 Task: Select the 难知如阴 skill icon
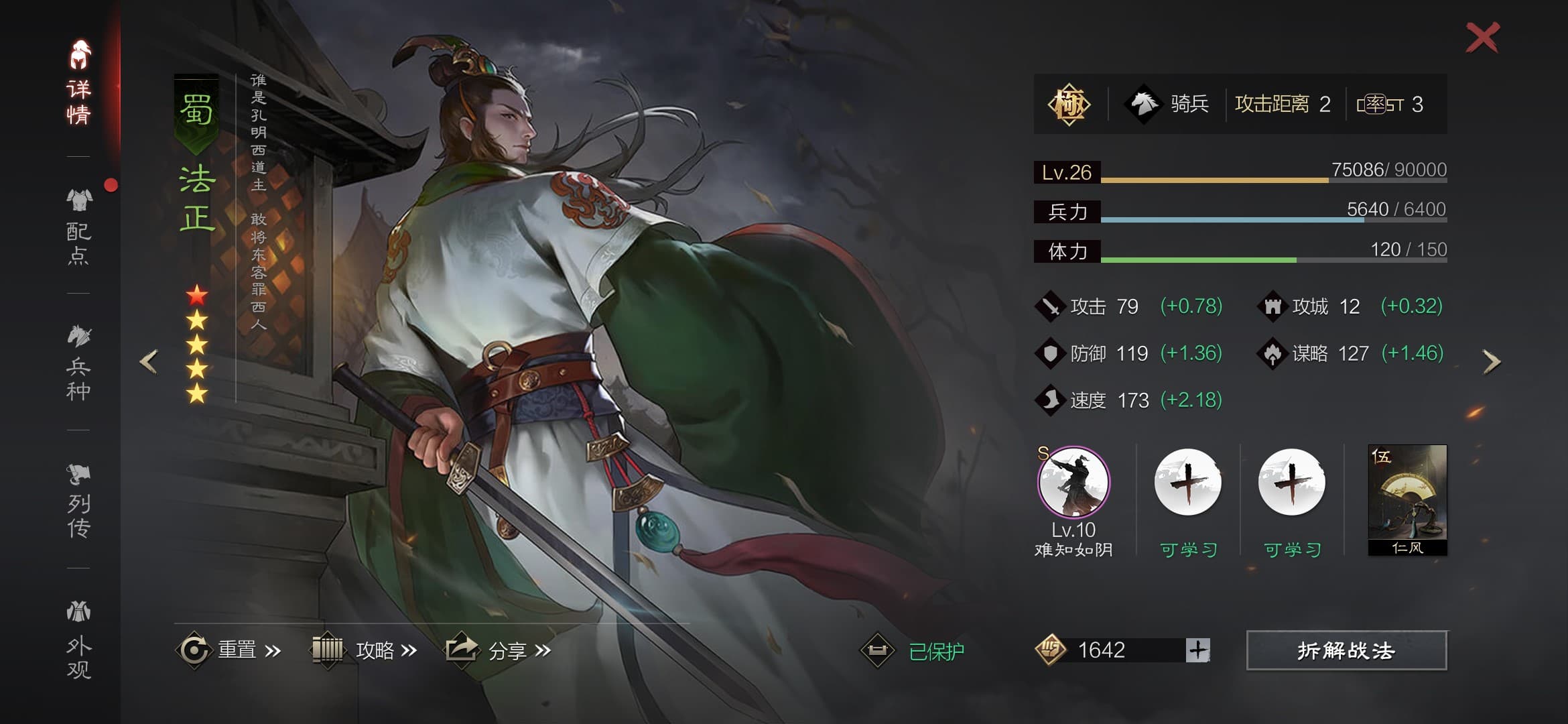1073,483
